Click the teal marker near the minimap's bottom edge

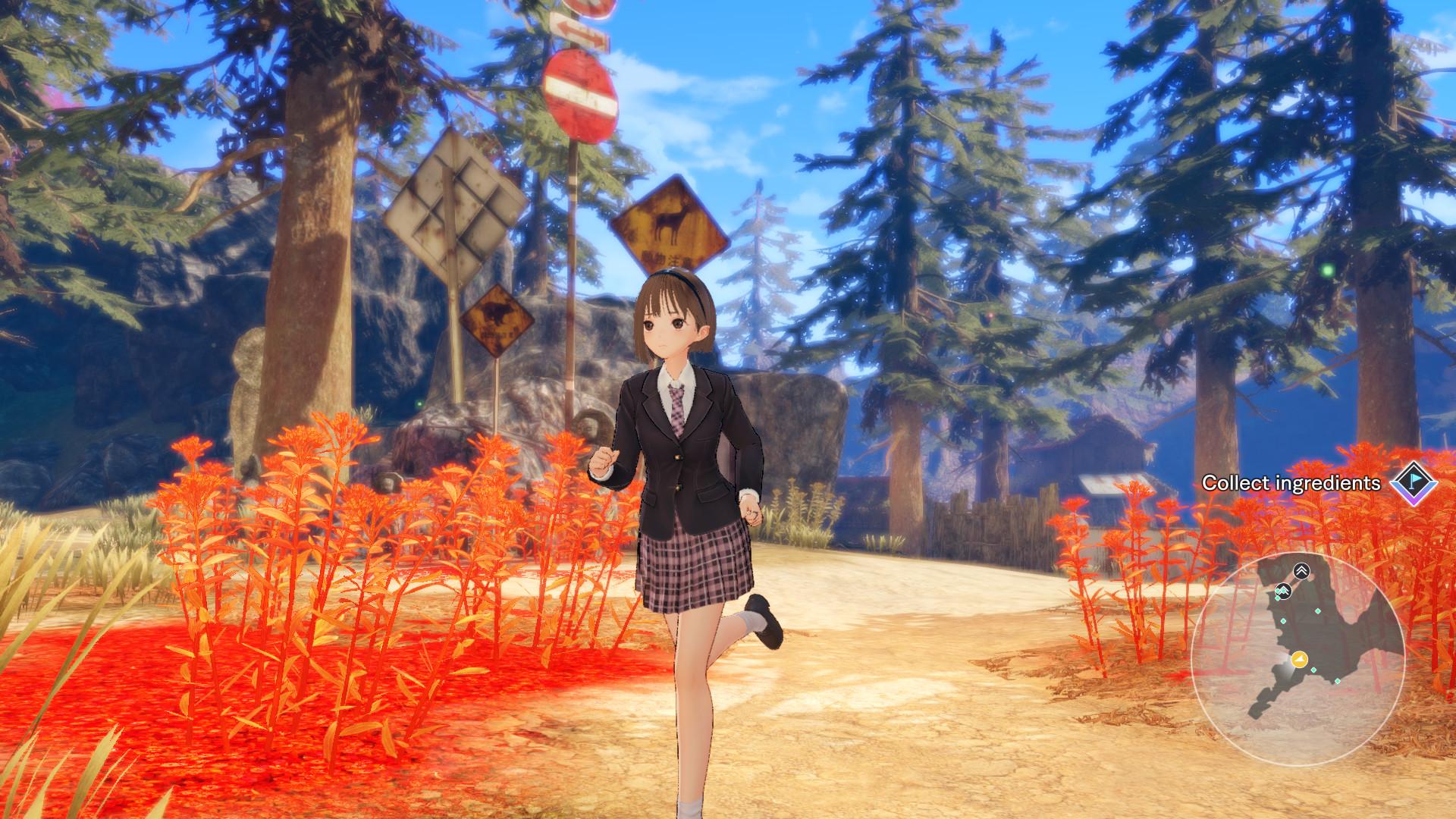click(1337, 681)
